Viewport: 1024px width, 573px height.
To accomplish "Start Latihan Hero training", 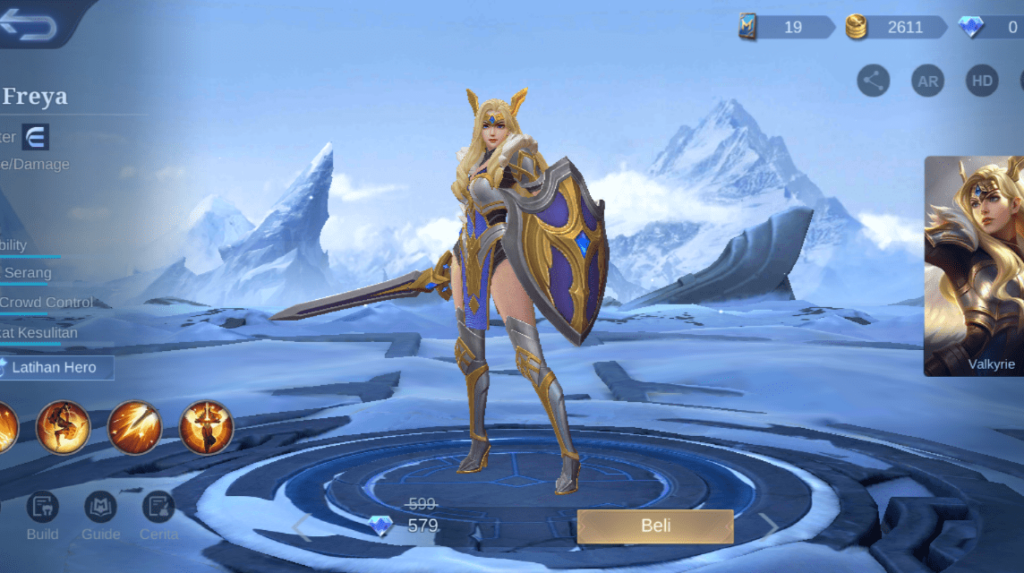I will pos(55,367).
